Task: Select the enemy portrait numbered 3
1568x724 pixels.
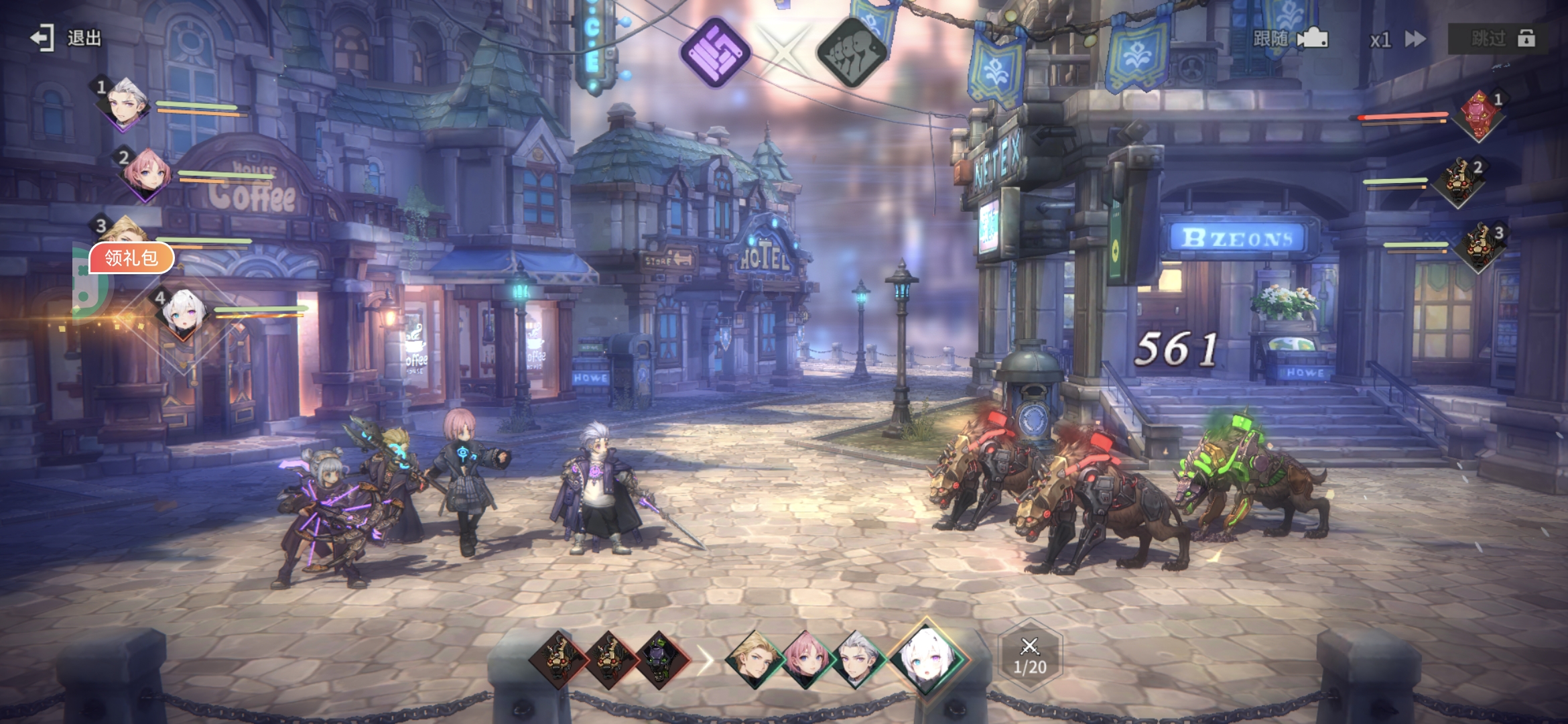Action: click(1480, 246)
